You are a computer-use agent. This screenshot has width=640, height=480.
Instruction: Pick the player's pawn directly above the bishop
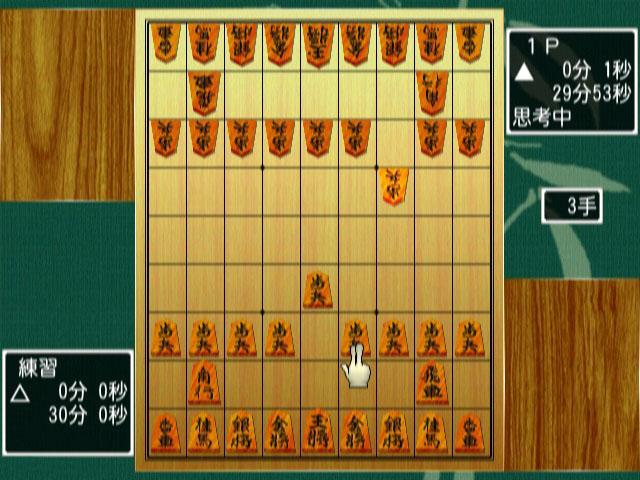click(204, 337)
